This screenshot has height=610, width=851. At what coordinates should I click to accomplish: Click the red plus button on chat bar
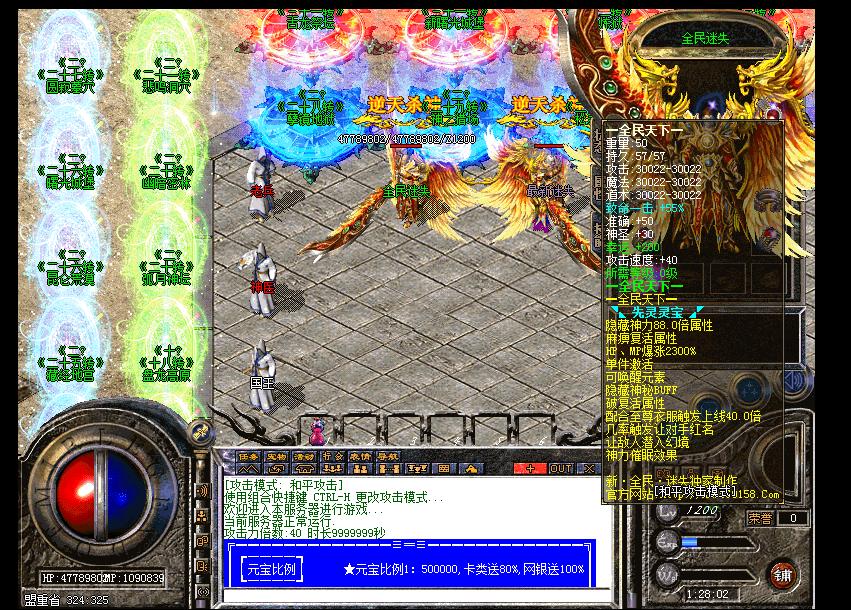click(x=529, y=467)
